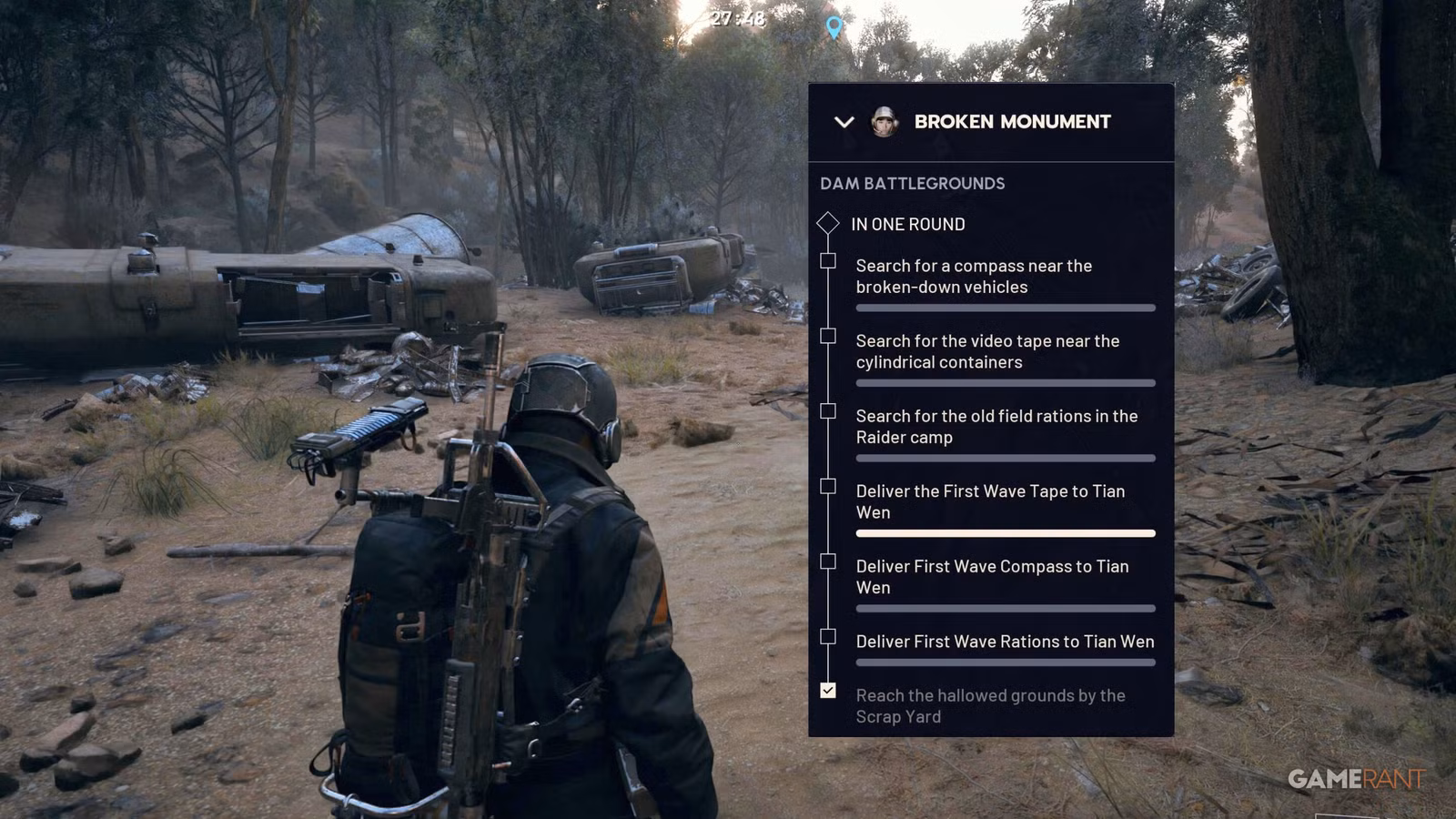Select the Broken Monument quest title

1013,121
